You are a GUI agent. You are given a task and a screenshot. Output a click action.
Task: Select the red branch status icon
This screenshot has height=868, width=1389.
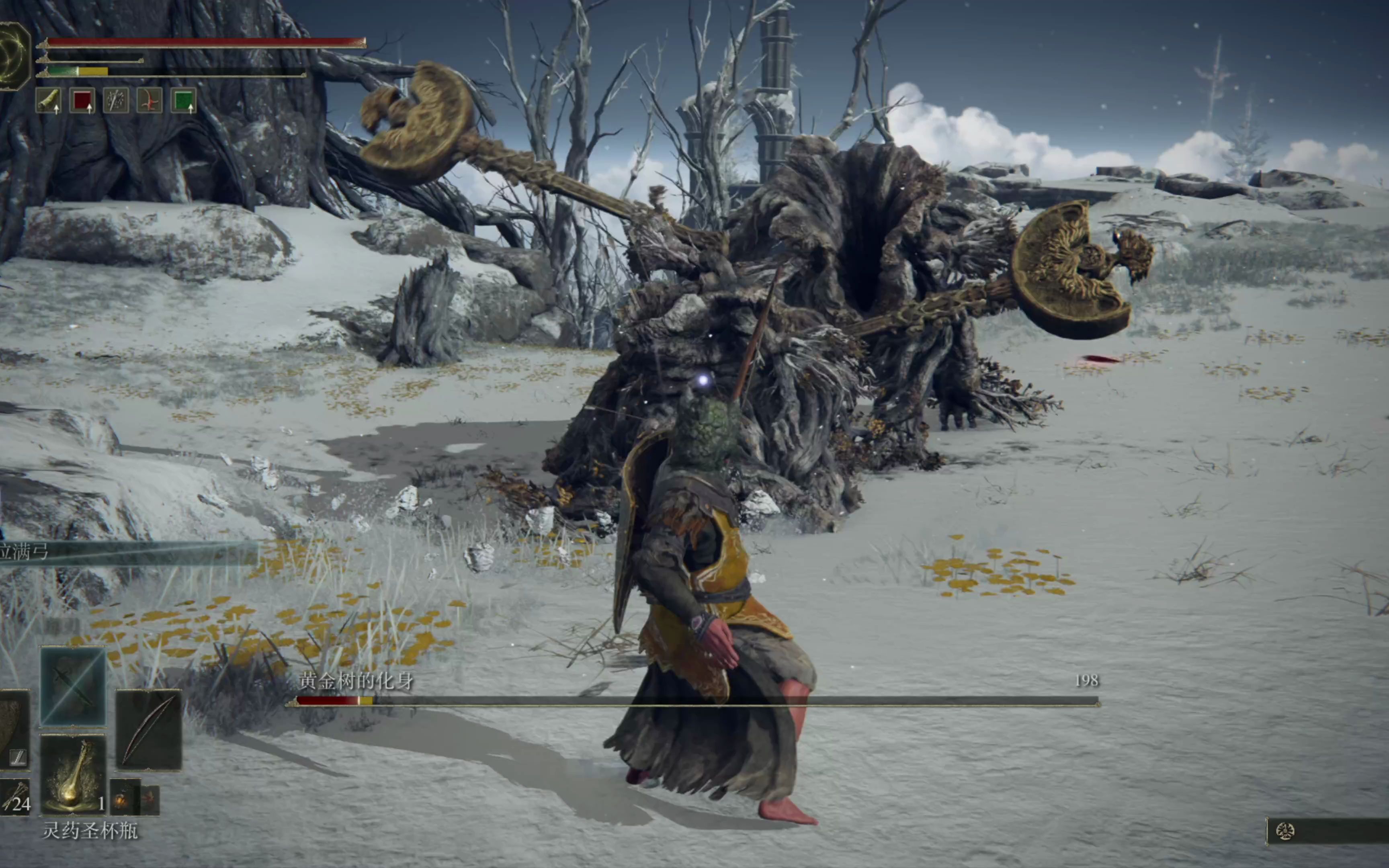coord(149,100)
